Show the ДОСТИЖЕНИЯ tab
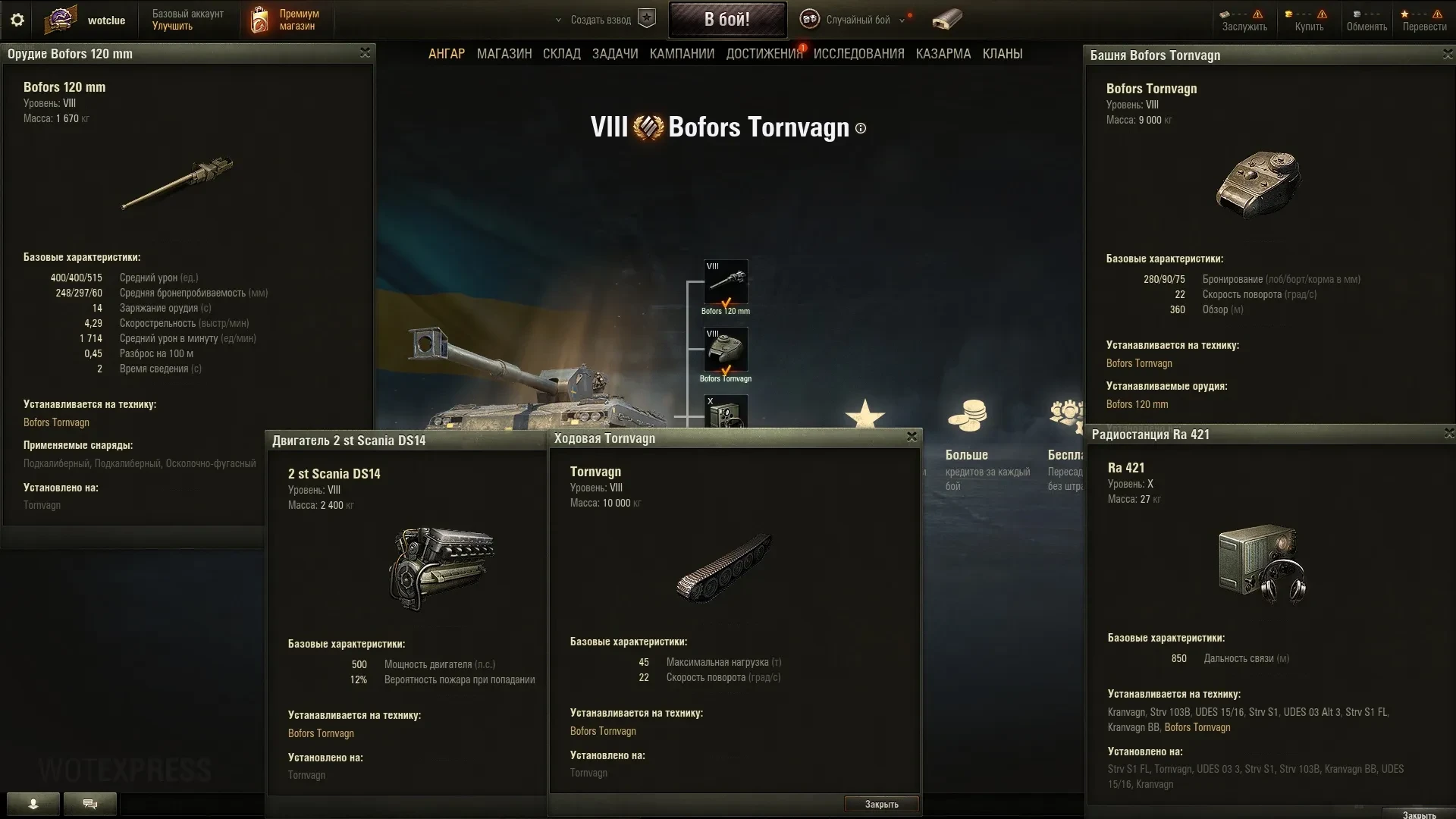The width and height of the screenshot is (1456, 819). pyautogui.click(x=764, y=54)
